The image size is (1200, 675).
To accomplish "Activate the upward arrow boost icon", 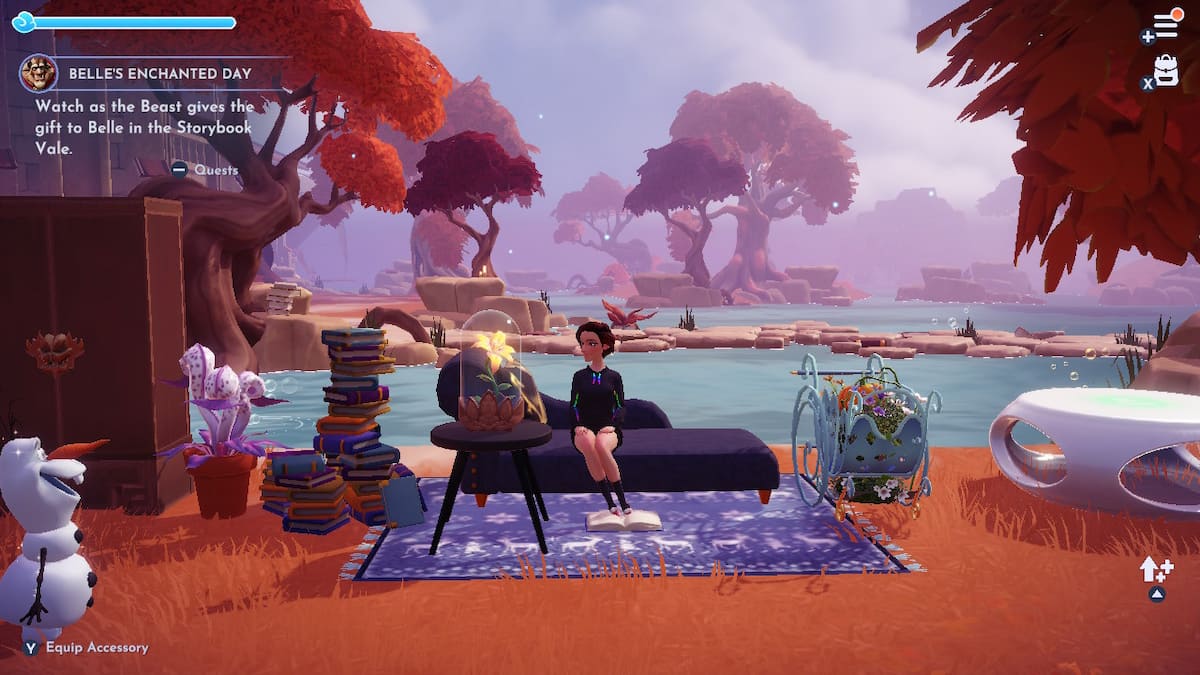I will (1155, 571).
